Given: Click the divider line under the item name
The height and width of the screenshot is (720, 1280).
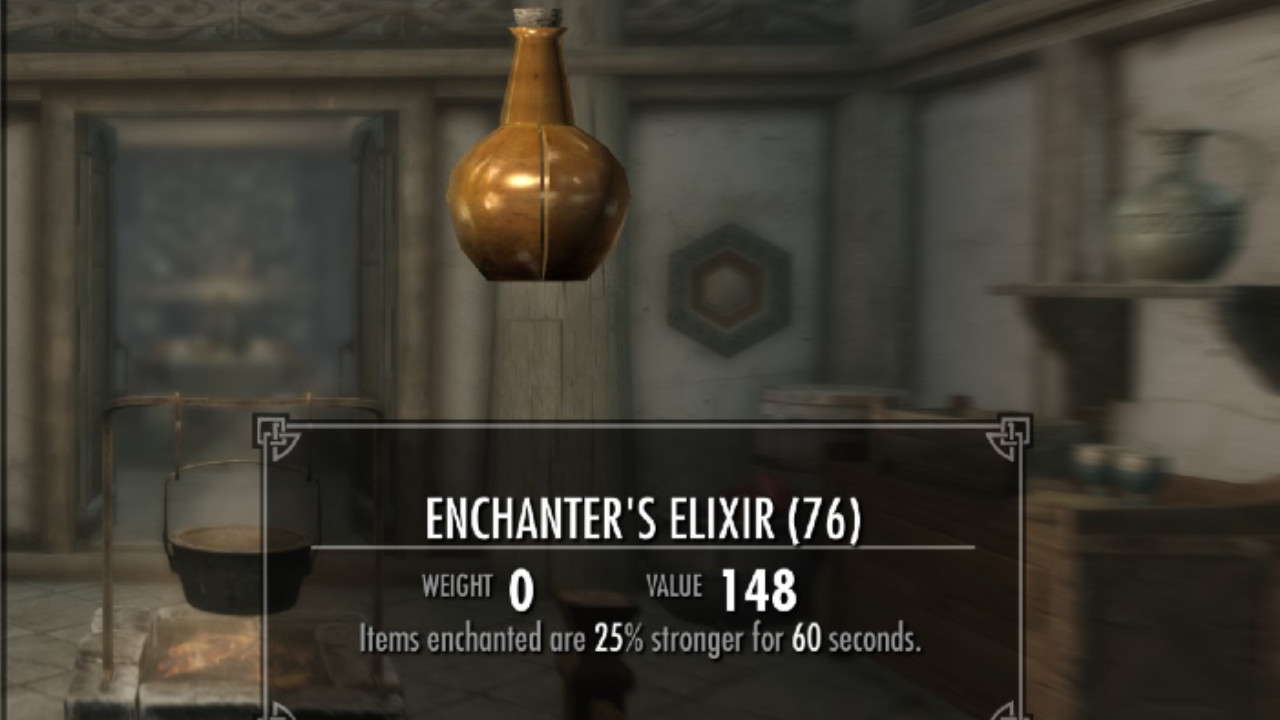Looking at the screenshot, I should point(640,545).
